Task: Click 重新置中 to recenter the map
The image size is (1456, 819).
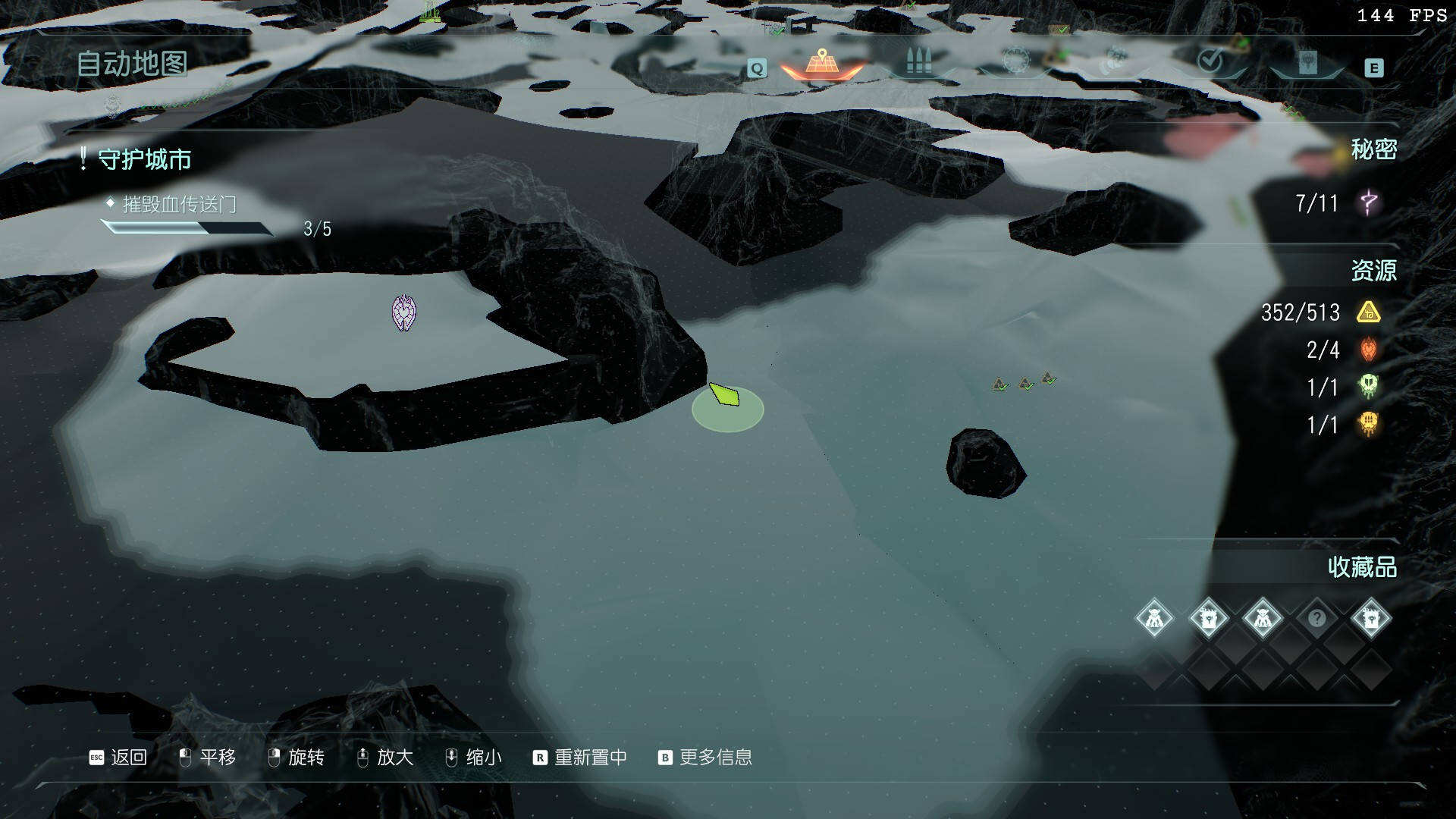Action: (x=580, y=757)
